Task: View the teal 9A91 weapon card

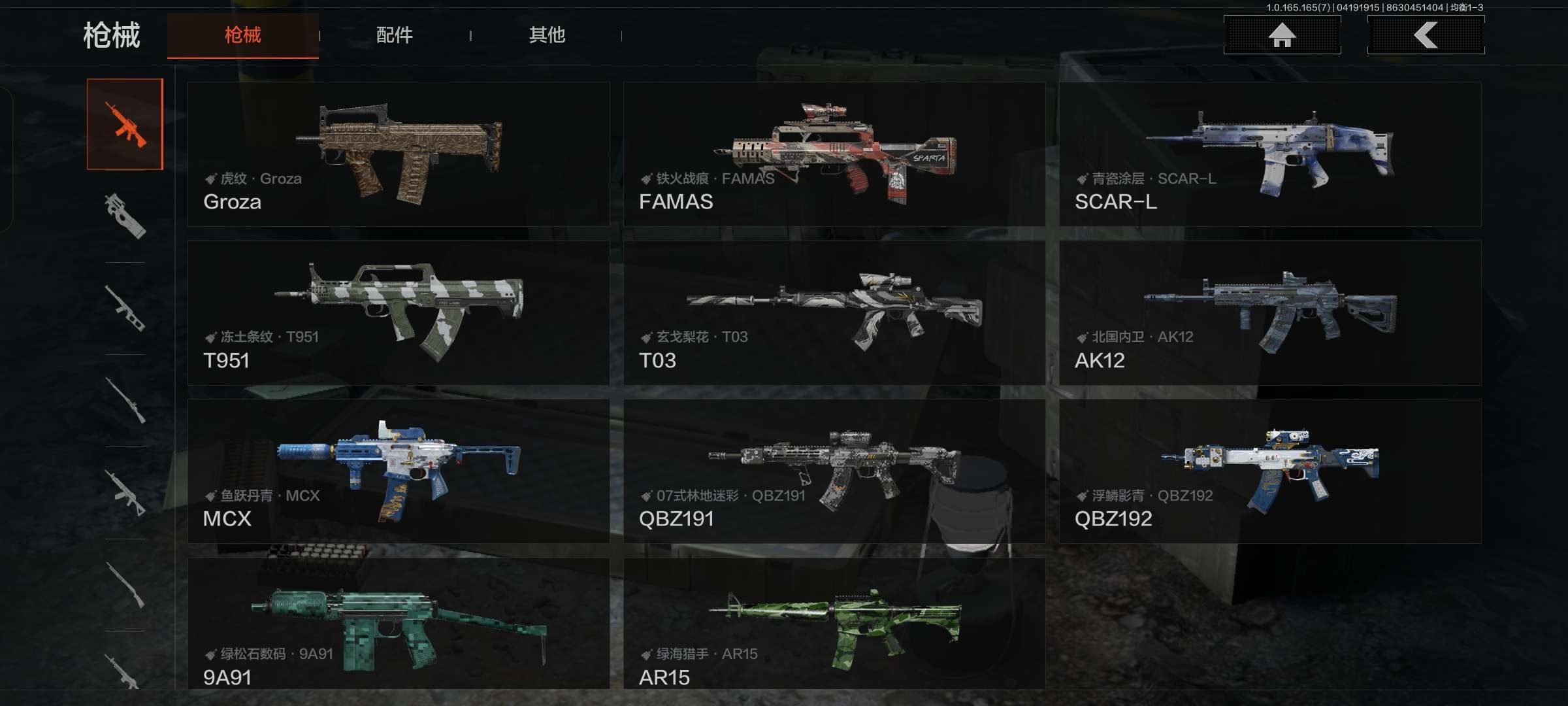Action: [398, 624]
